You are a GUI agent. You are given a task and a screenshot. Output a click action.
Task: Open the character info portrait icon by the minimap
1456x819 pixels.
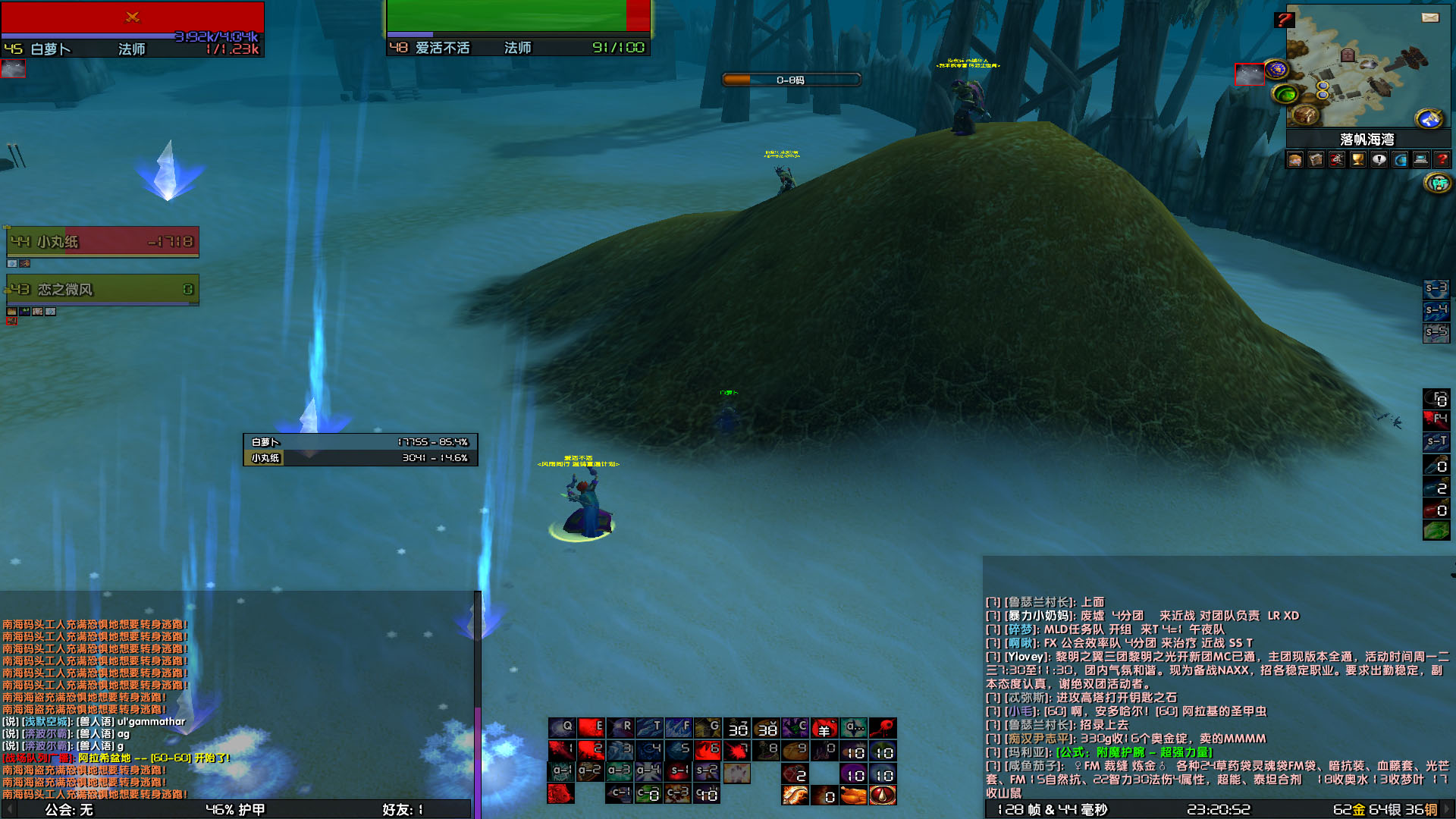point(1295,159)
